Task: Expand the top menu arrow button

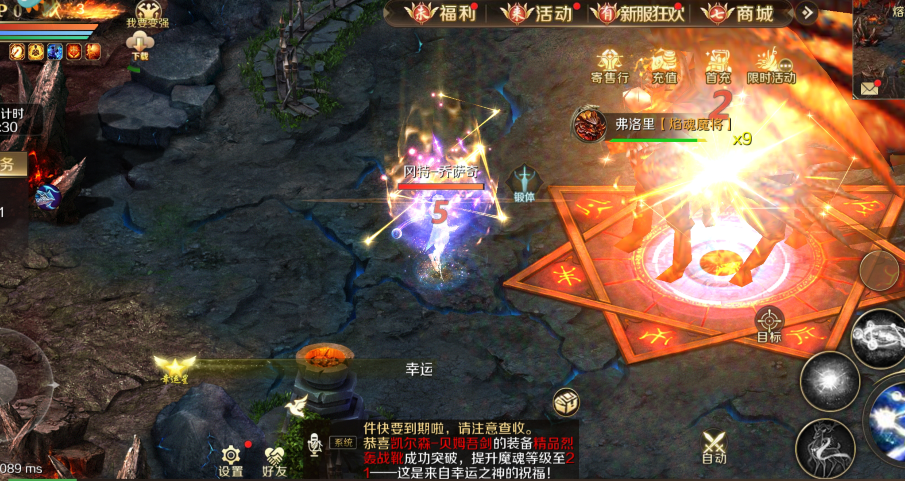Action: pyautogui.click(x=808, y=14)
